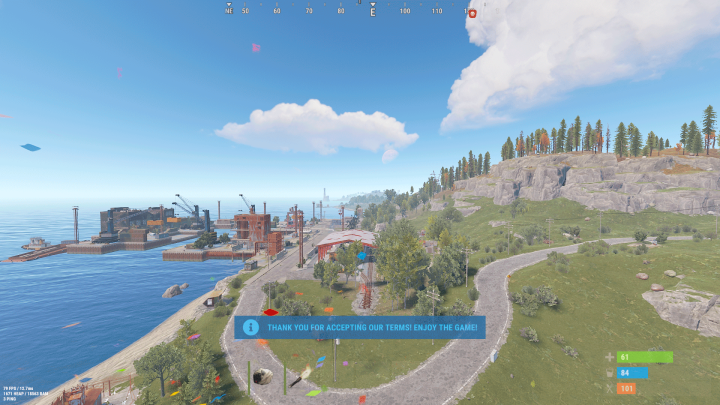Click the info icon on the notification
The width and height of the screenshot is (720, 405).
tap(250, 327)
